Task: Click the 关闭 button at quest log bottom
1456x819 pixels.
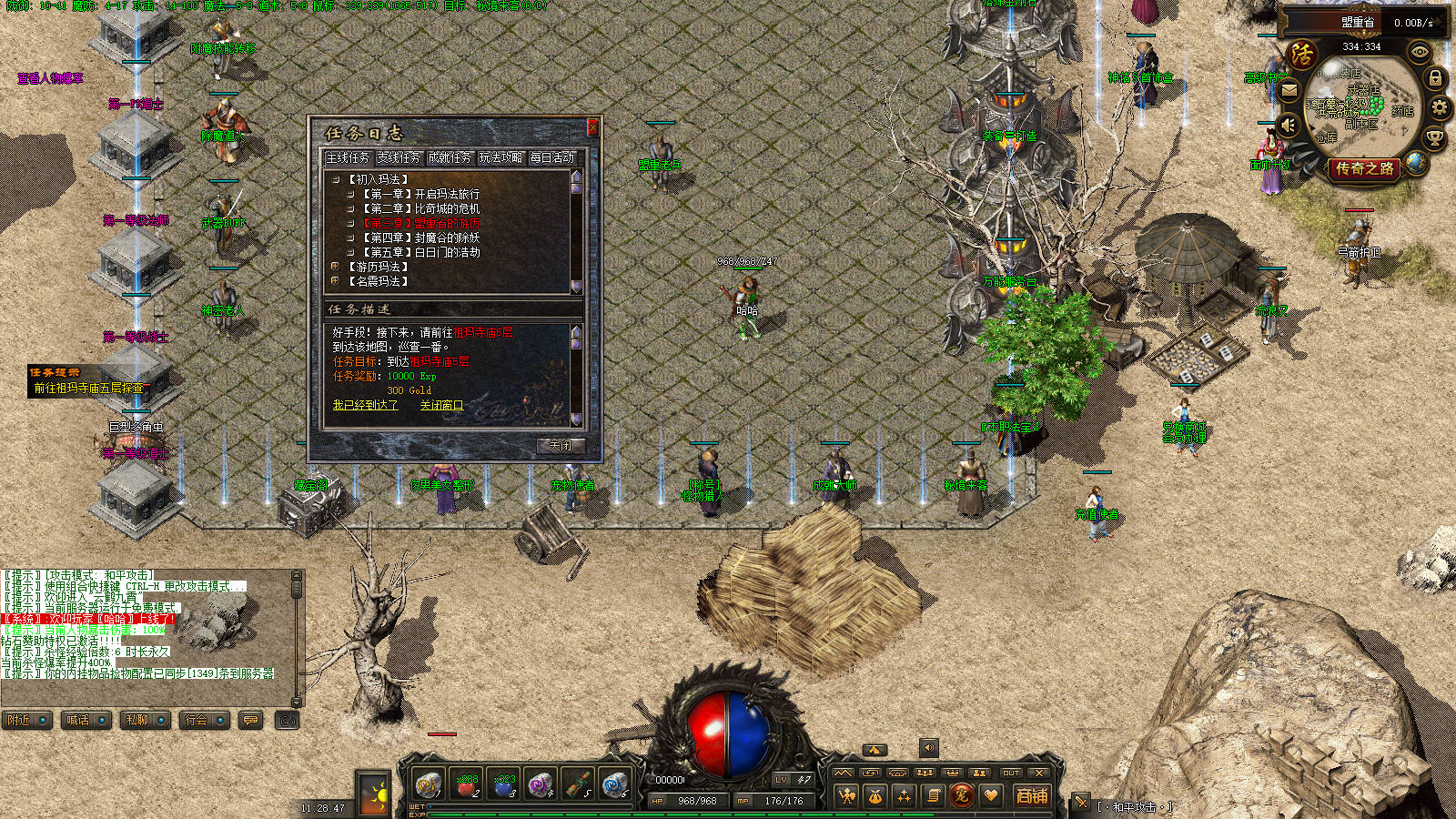Action: pos(560,445)
